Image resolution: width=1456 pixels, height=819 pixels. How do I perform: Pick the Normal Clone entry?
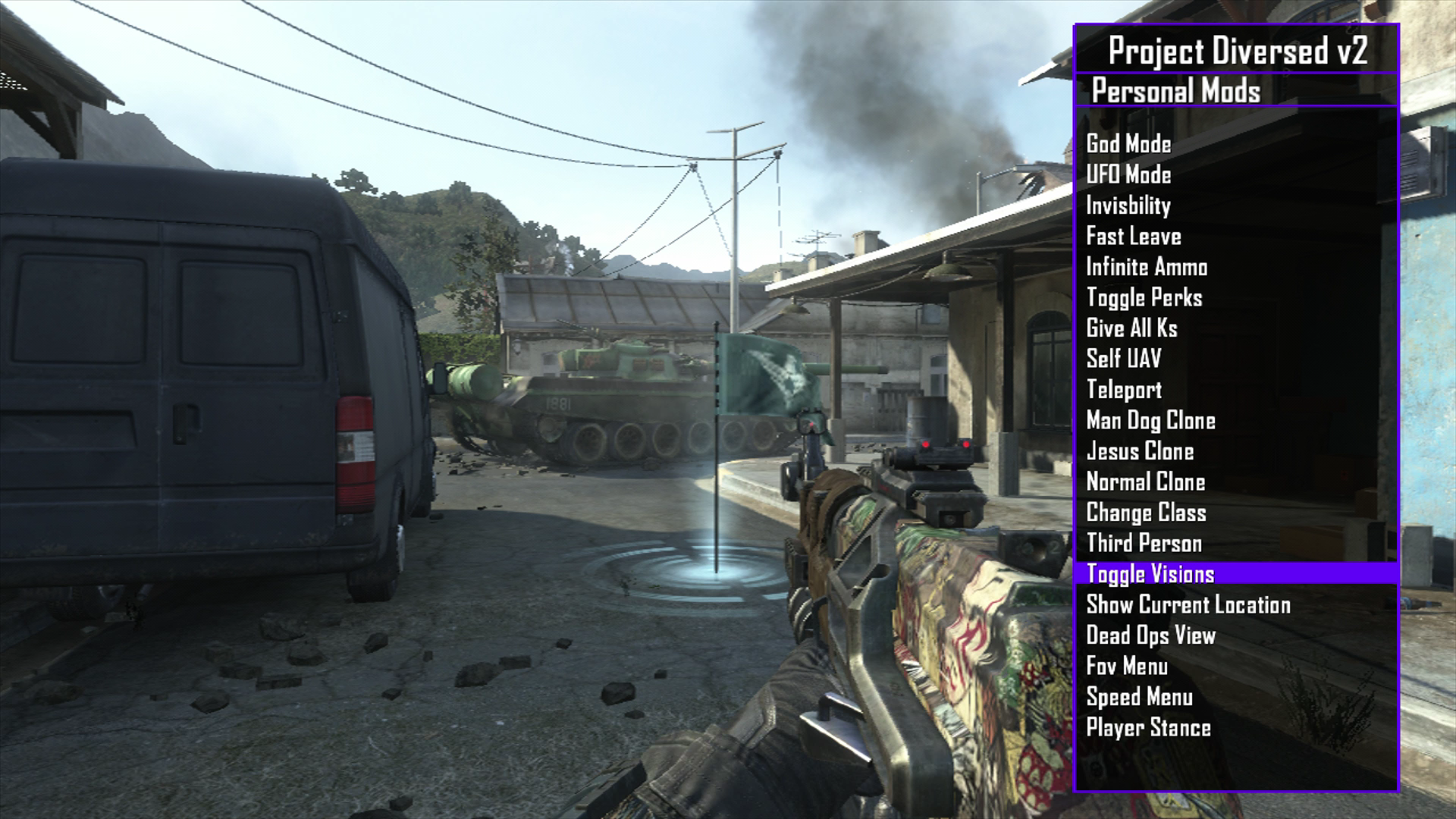1145,482
